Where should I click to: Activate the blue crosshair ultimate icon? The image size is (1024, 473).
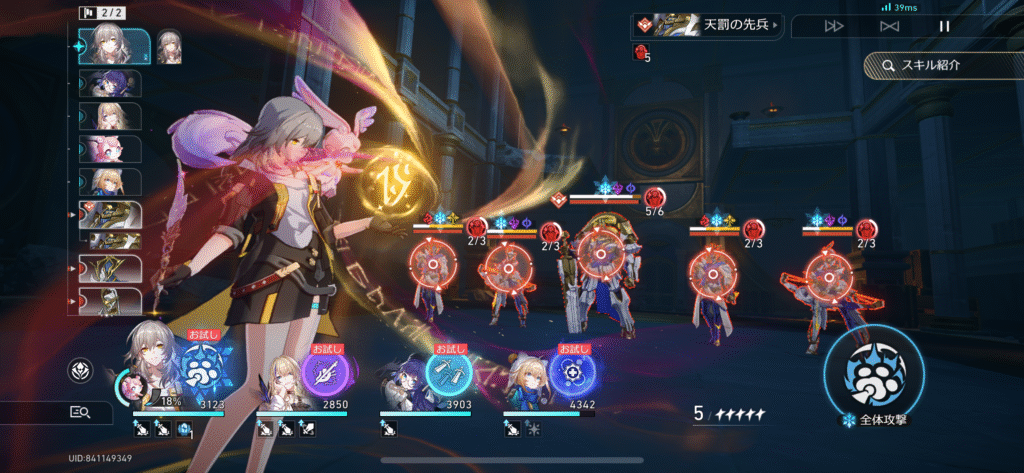(572, 374)
